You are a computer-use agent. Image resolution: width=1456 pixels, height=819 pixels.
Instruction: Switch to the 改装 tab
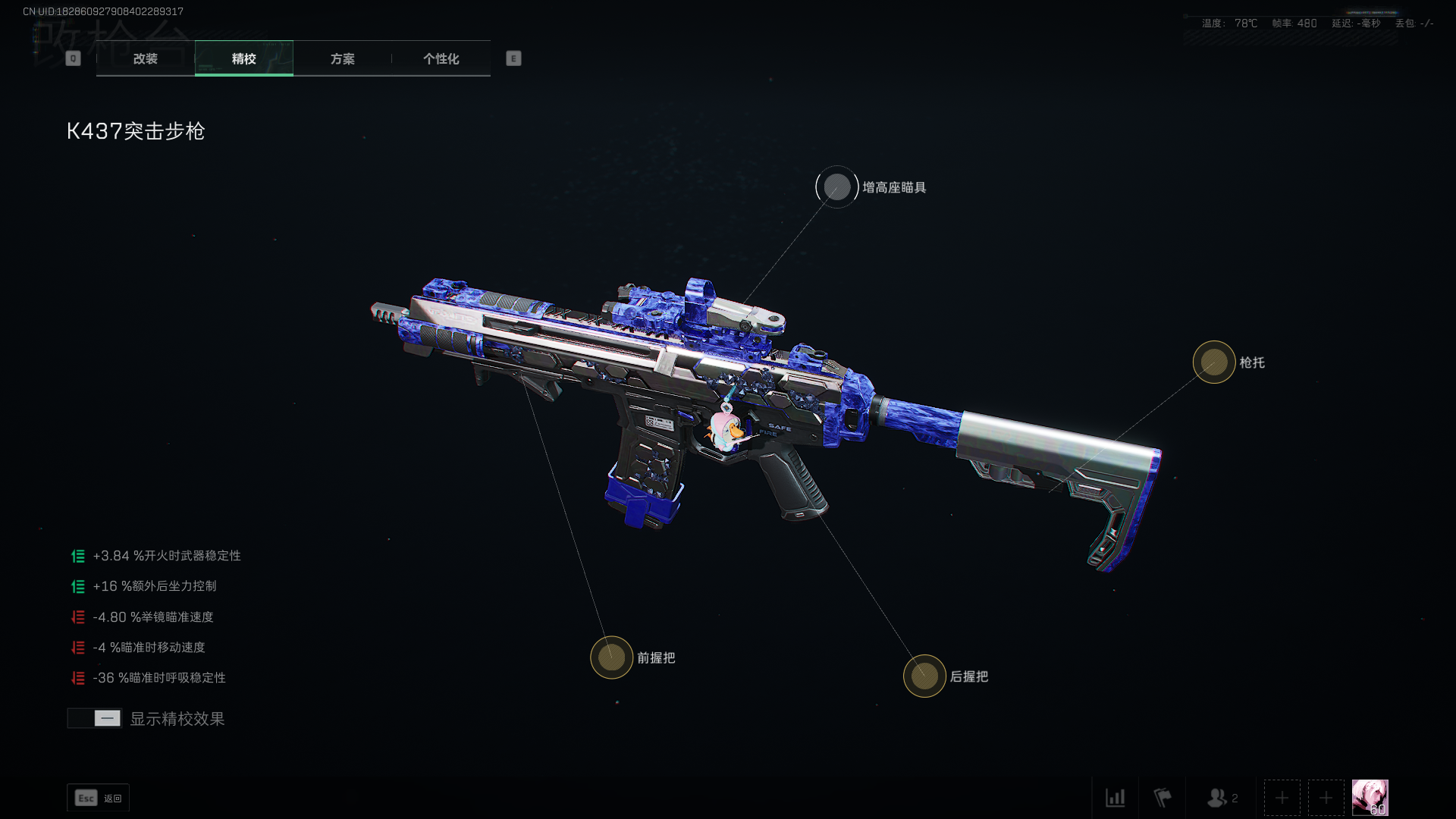pos(146,58)
